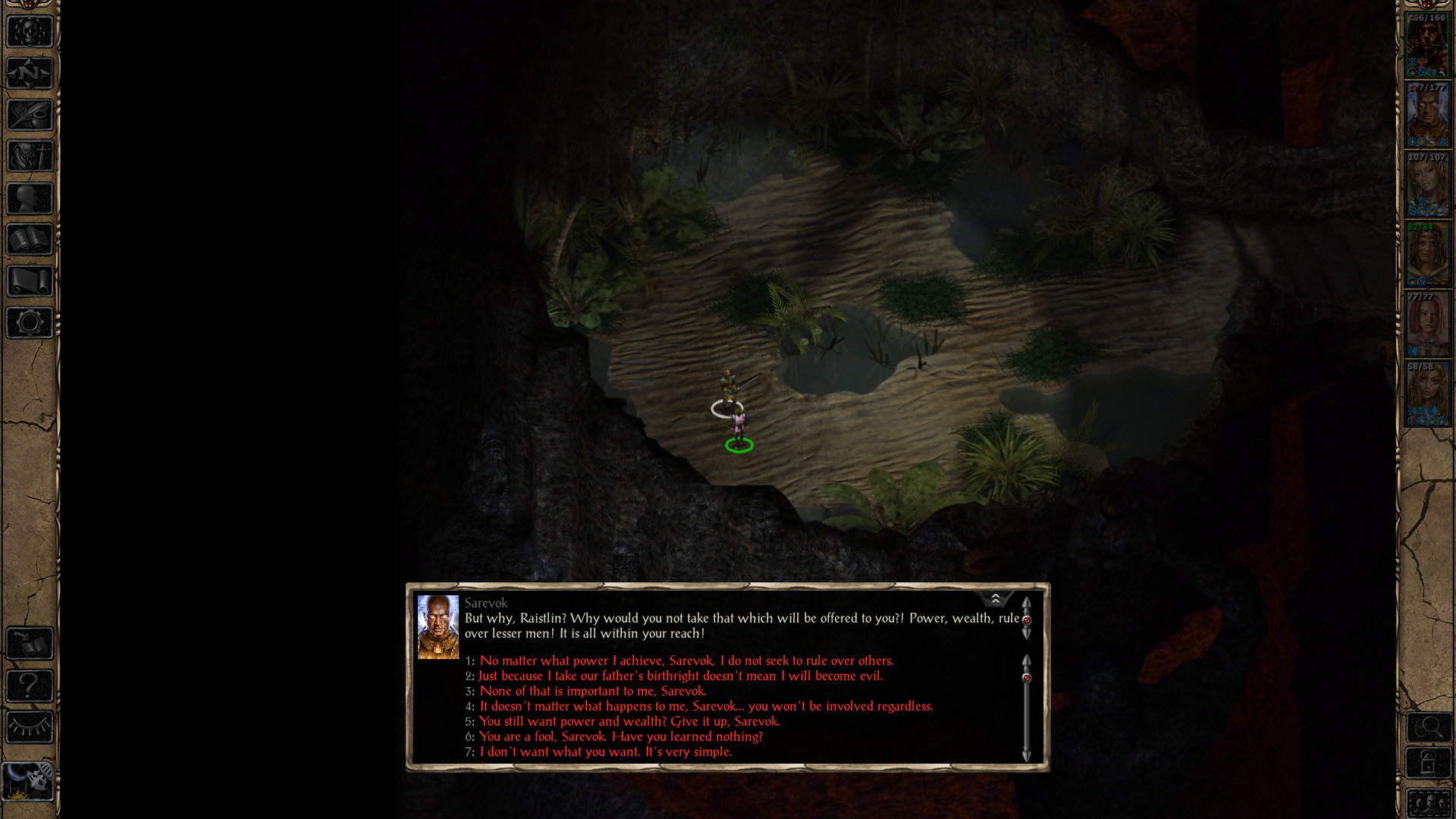The width and height of the screenshot is (1456, 819).
Task: Open game options with the gear icon
Action: click(x=30, y=323)
